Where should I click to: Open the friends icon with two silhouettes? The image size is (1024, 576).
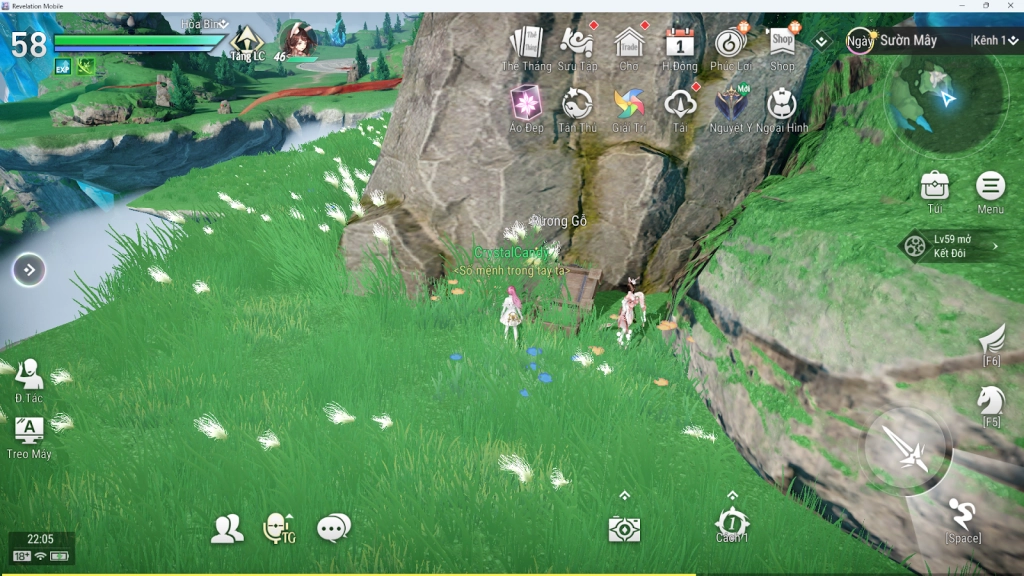point(227,528)
